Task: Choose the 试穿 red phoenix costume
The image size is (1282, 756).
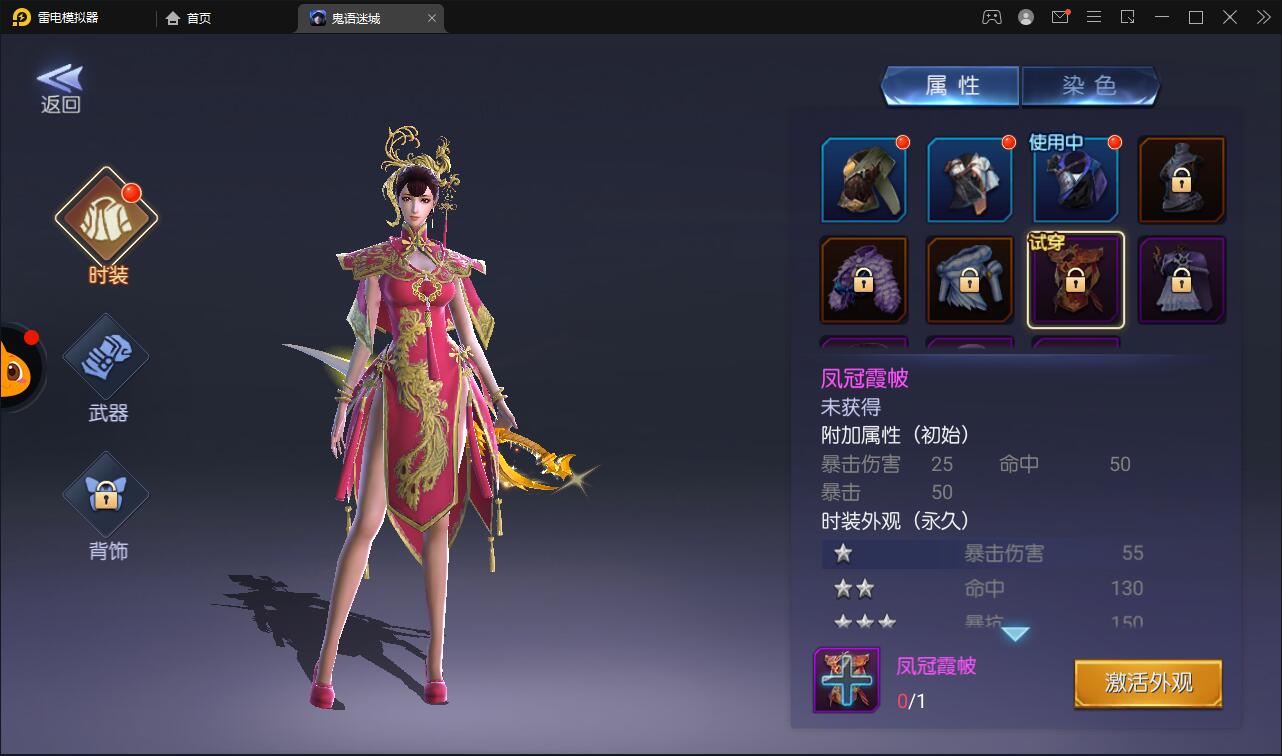Action: pyautogui.click(x=1076, y=281)
